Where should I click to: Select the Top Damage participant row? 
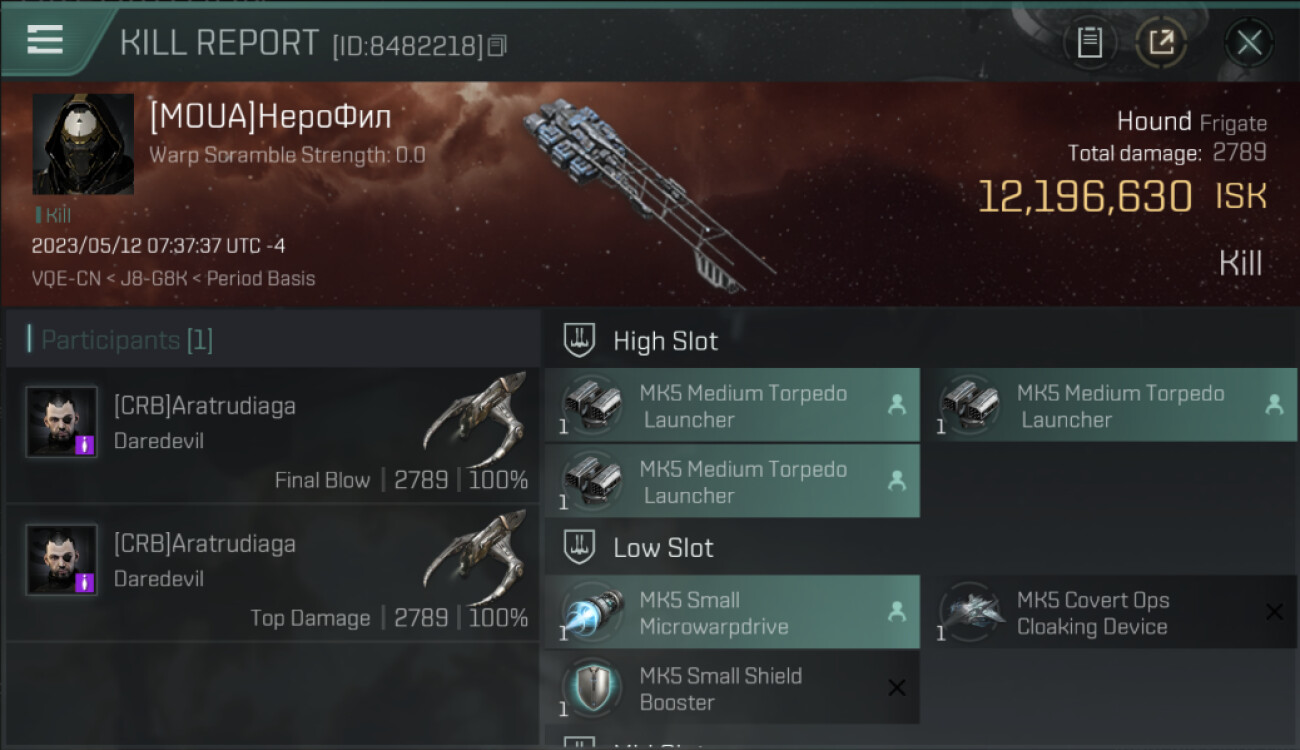pos(272,573)
